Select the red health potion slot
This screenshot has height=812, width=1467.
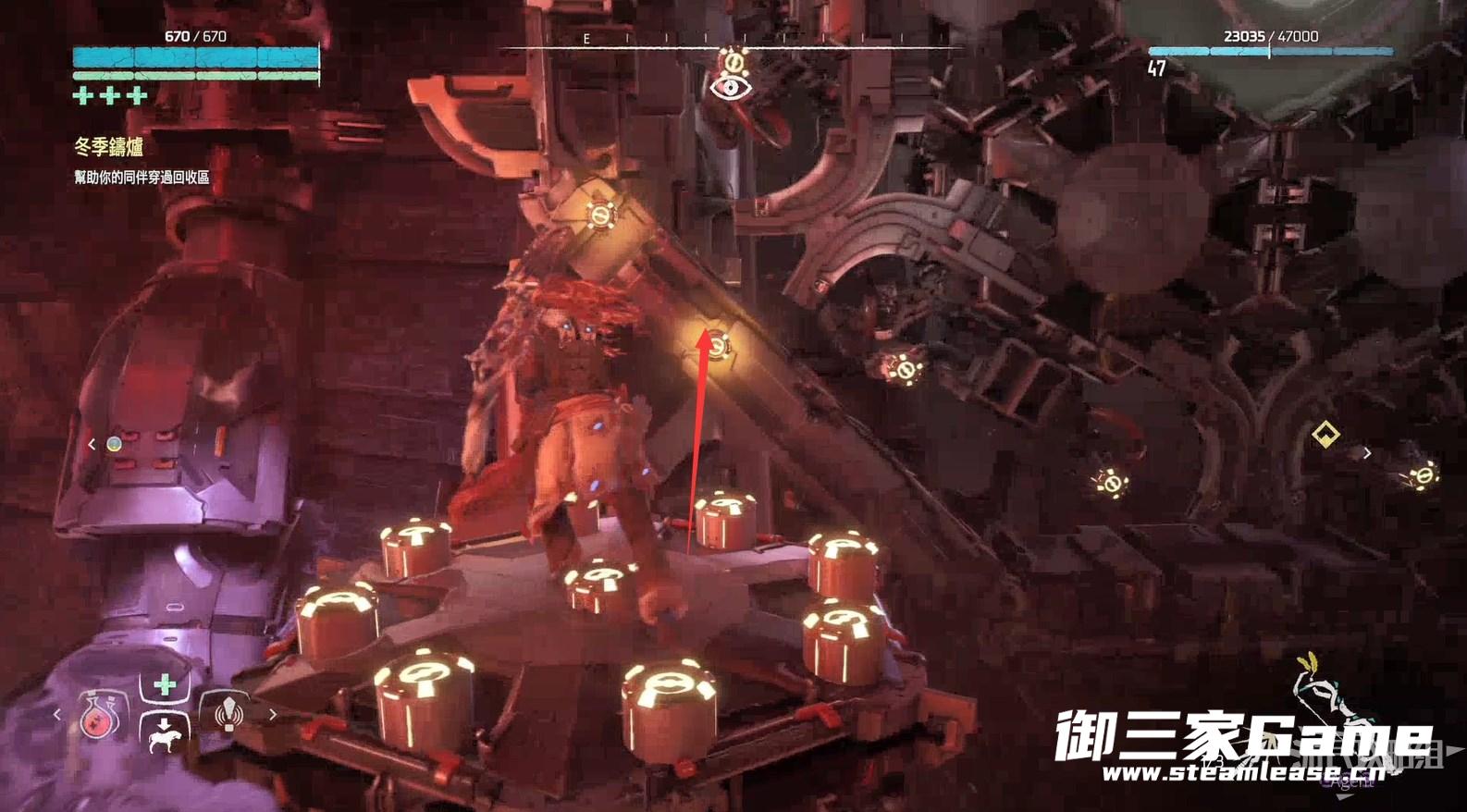pyautogui.click(x=96, y=716)
